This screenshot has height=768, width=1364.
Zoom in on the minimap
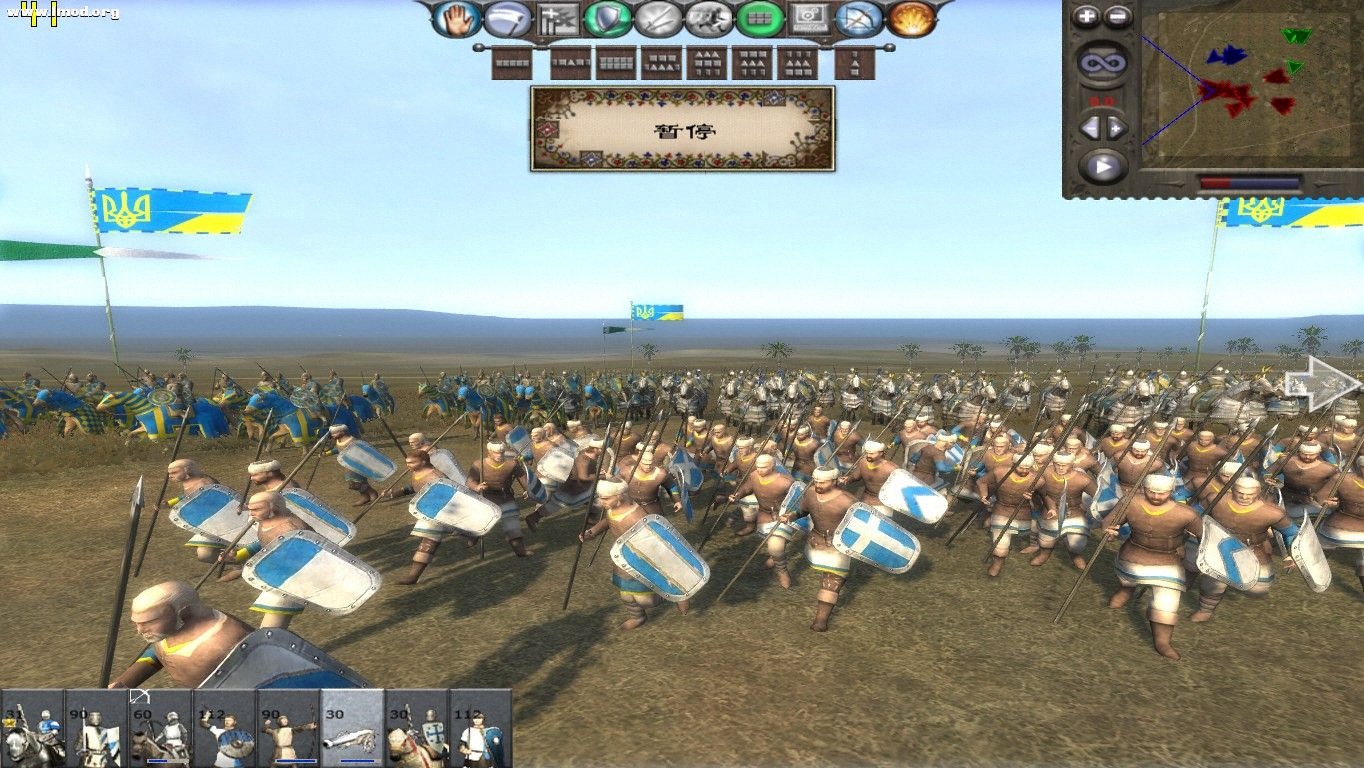tap(1087, 16)
